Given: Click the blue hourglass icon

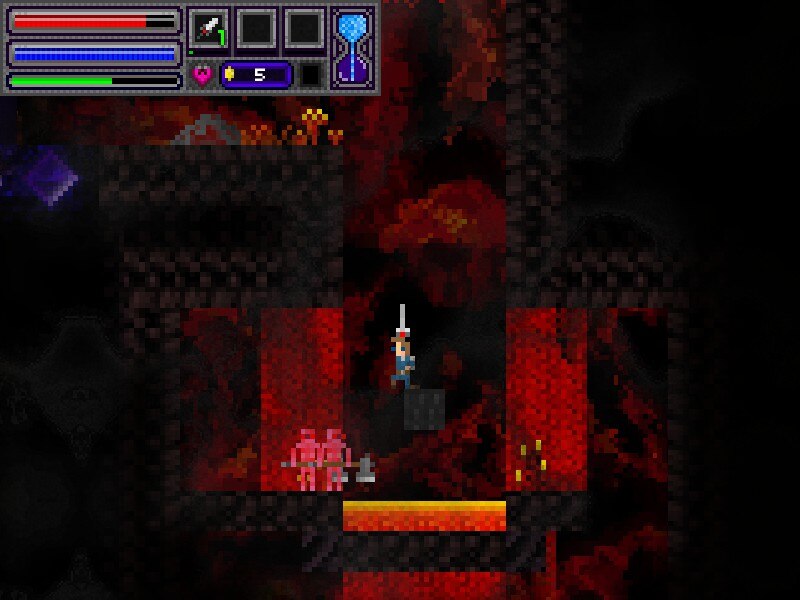Looking at the screenshot, I should (353, 45).
